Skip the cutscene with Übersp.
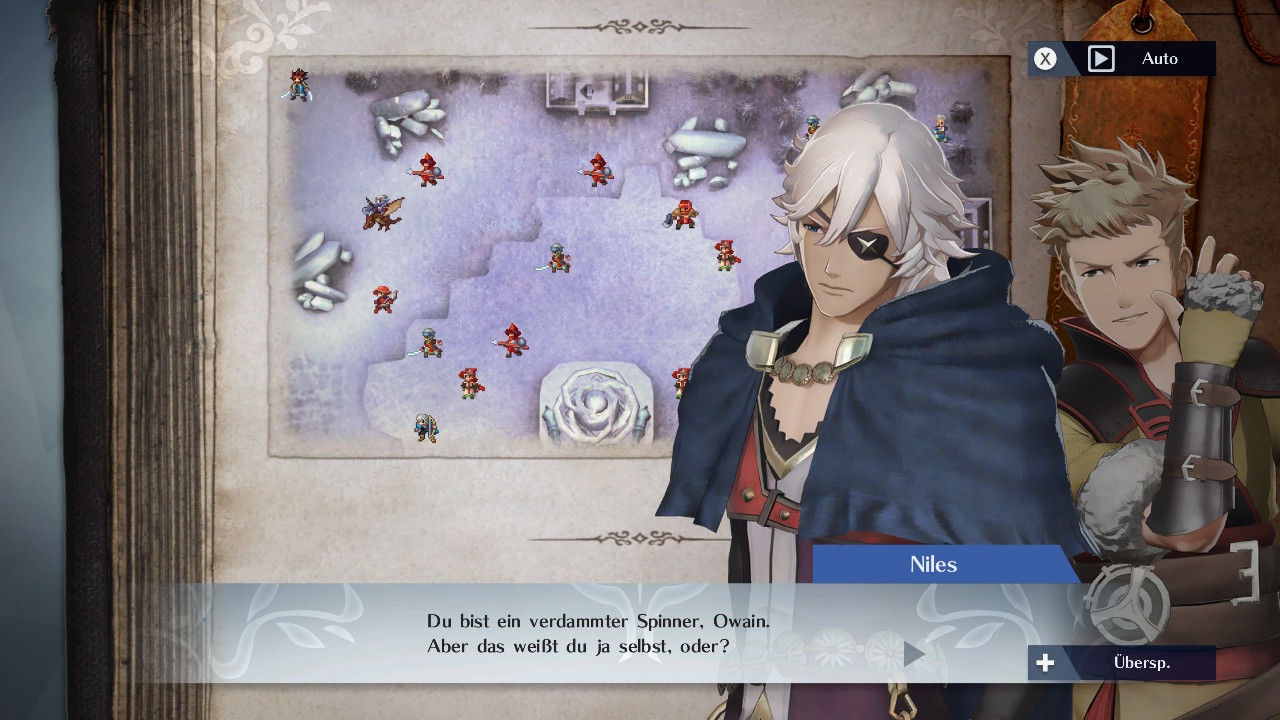Screen dimensions: 1280x720 1122,663
